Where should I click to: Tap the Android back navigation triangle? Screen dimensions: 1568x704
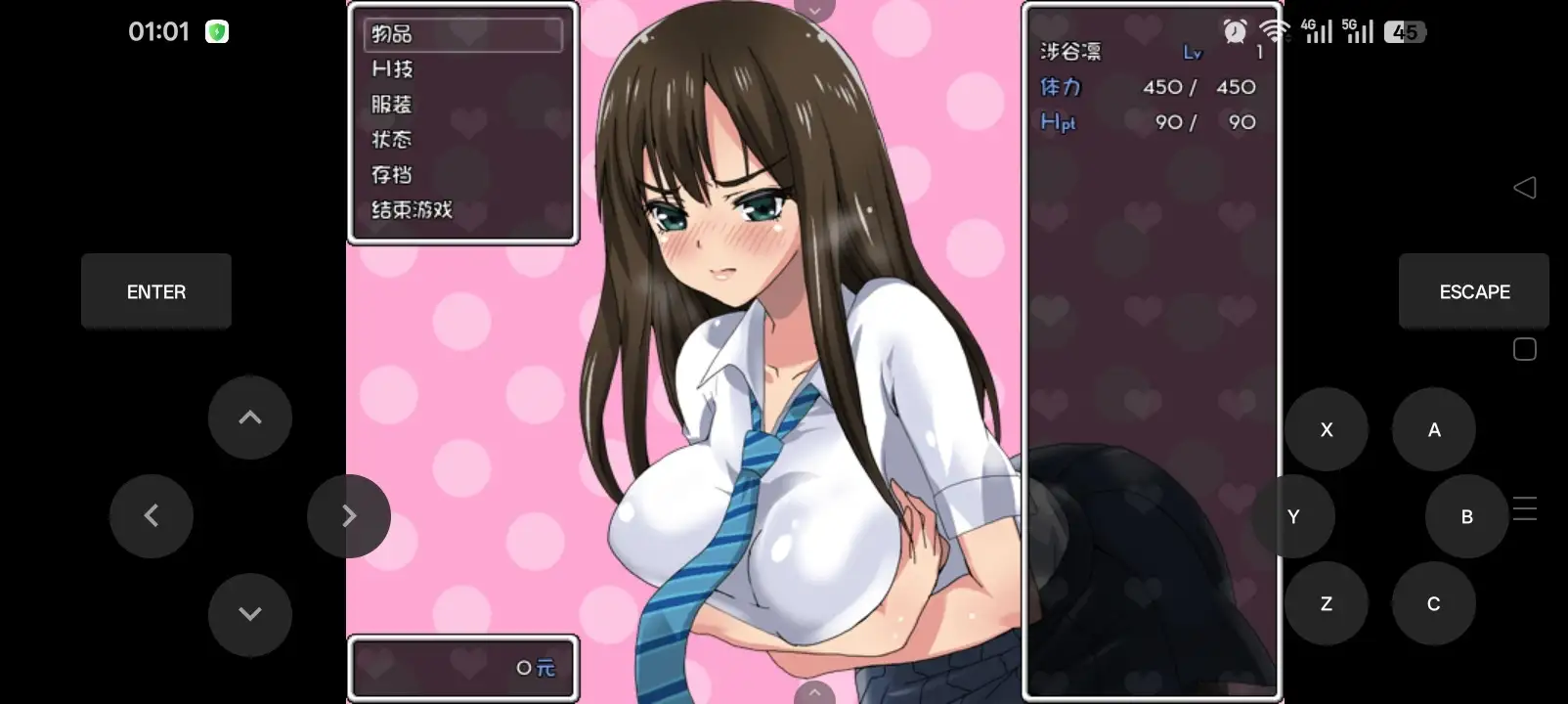pos(1526,188)
